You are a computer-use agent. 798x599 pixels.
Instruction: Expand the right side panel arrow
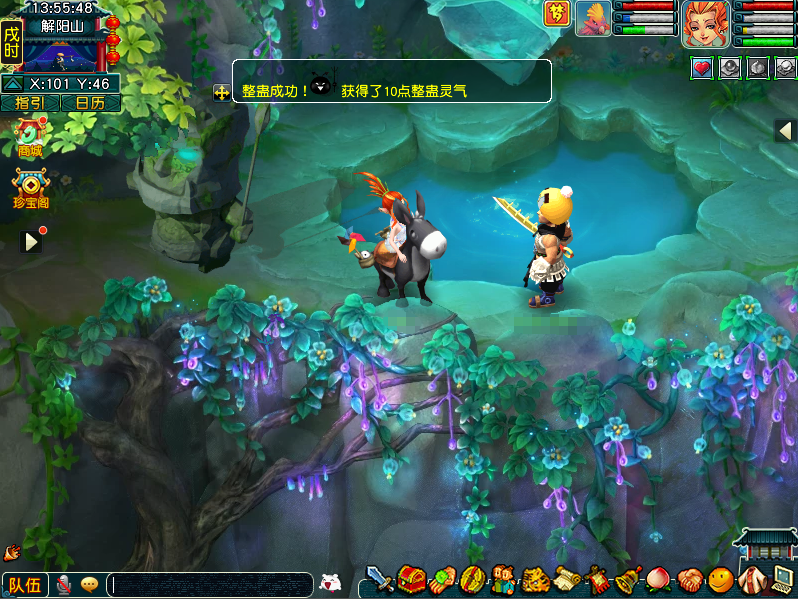click(785, 130)
